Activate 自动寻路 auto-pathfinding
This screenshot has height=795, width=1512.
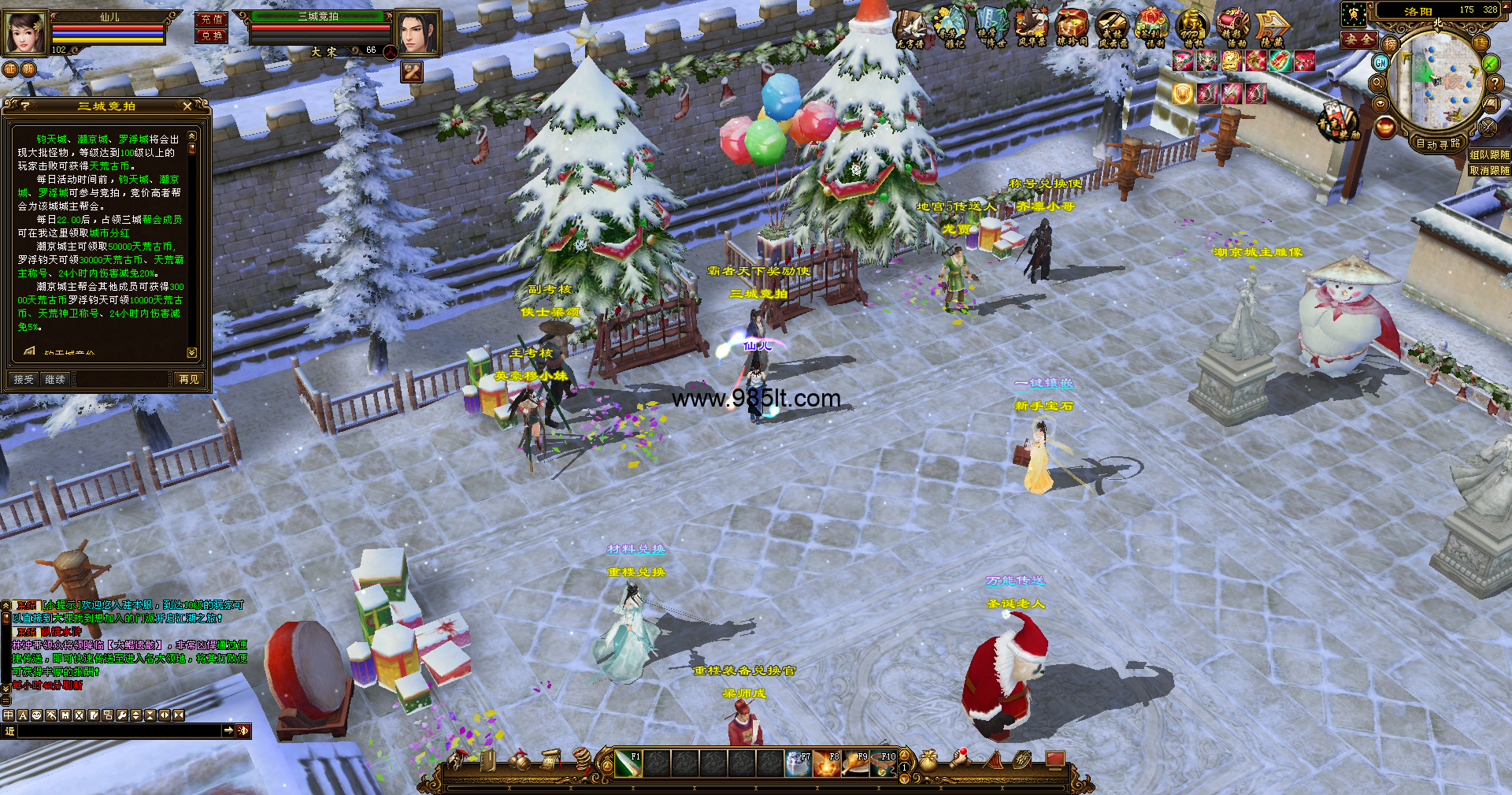(x=1438, y=143)
